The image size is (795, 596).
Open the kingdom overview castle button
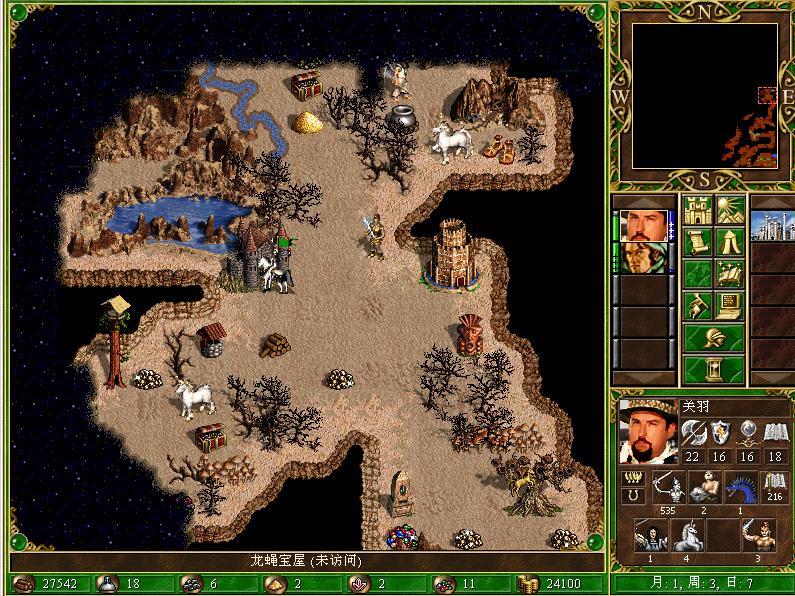pyautogui.click(x=697, y=211)
